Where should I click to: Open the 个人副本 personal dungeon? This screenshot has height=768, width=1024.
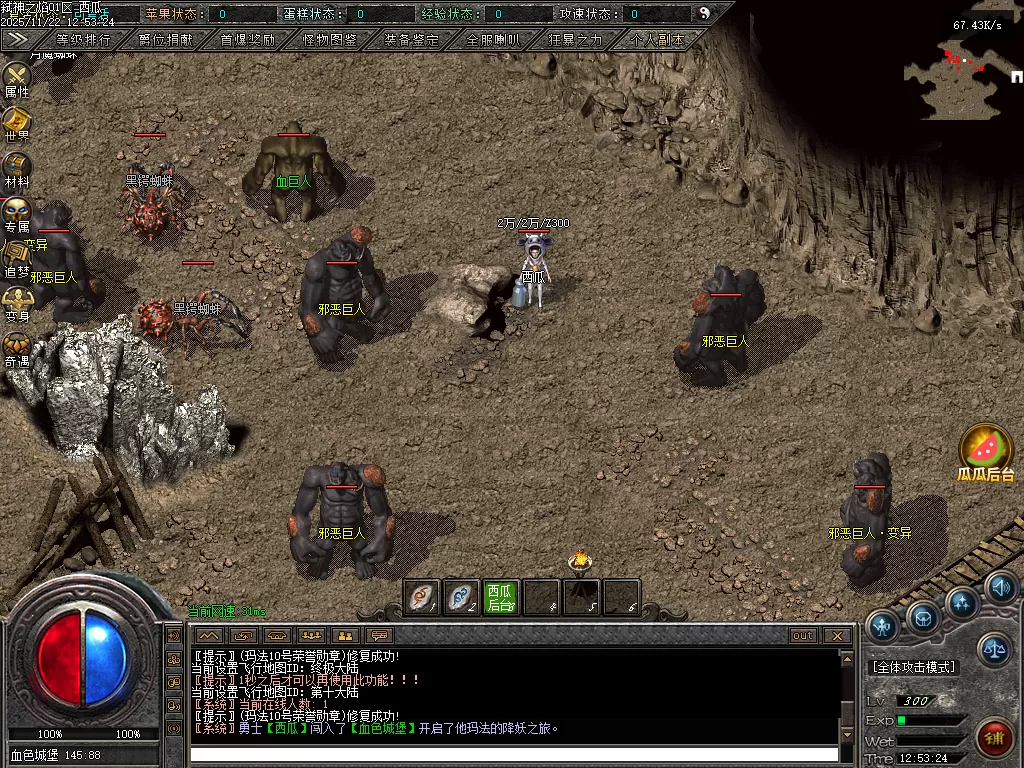[x=658, y=40]
